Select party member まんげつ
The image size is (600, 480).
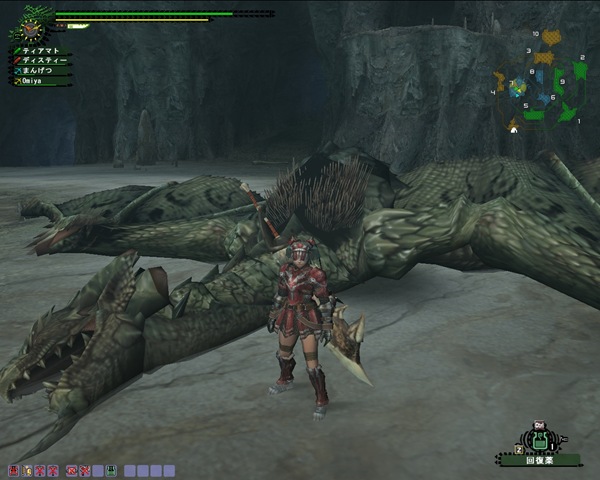coord(40,70)
